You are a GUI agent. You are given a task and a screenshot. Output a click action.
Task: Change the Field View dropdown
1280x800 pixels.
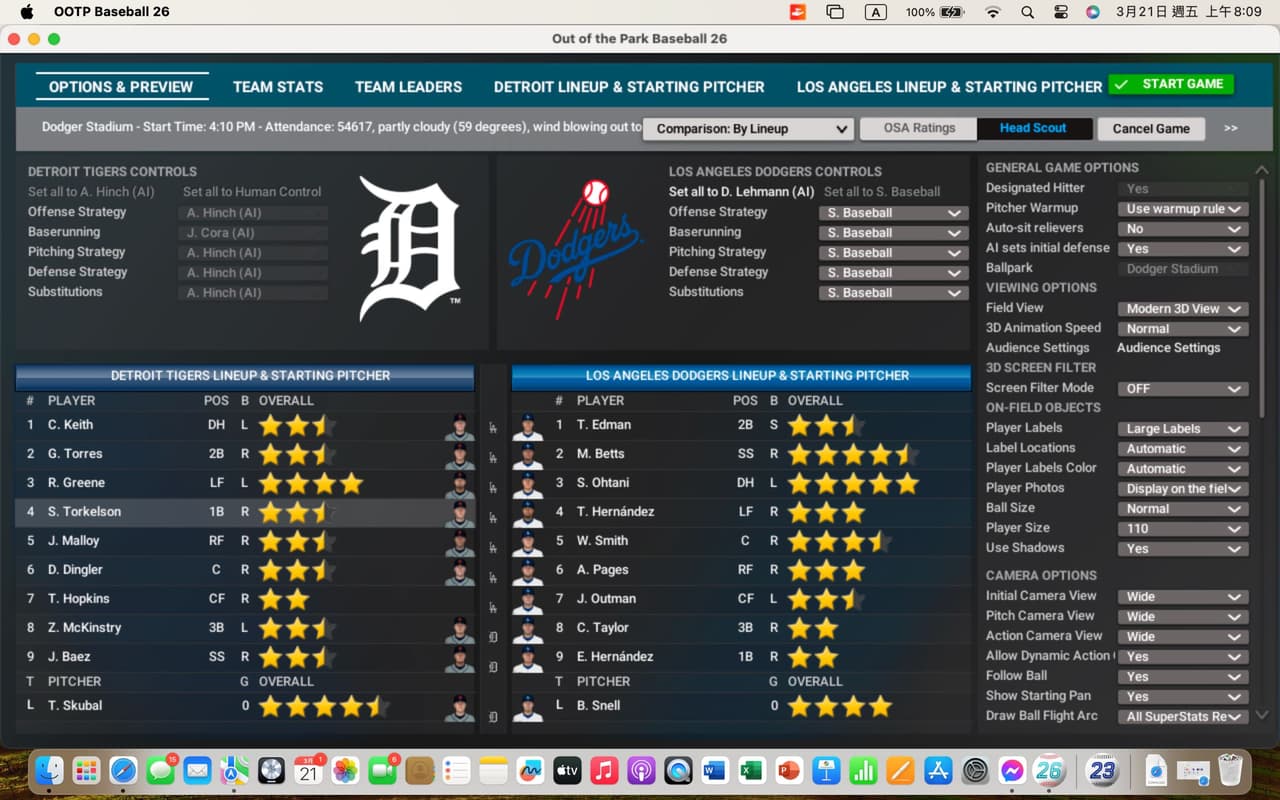tap(1182, 309)
